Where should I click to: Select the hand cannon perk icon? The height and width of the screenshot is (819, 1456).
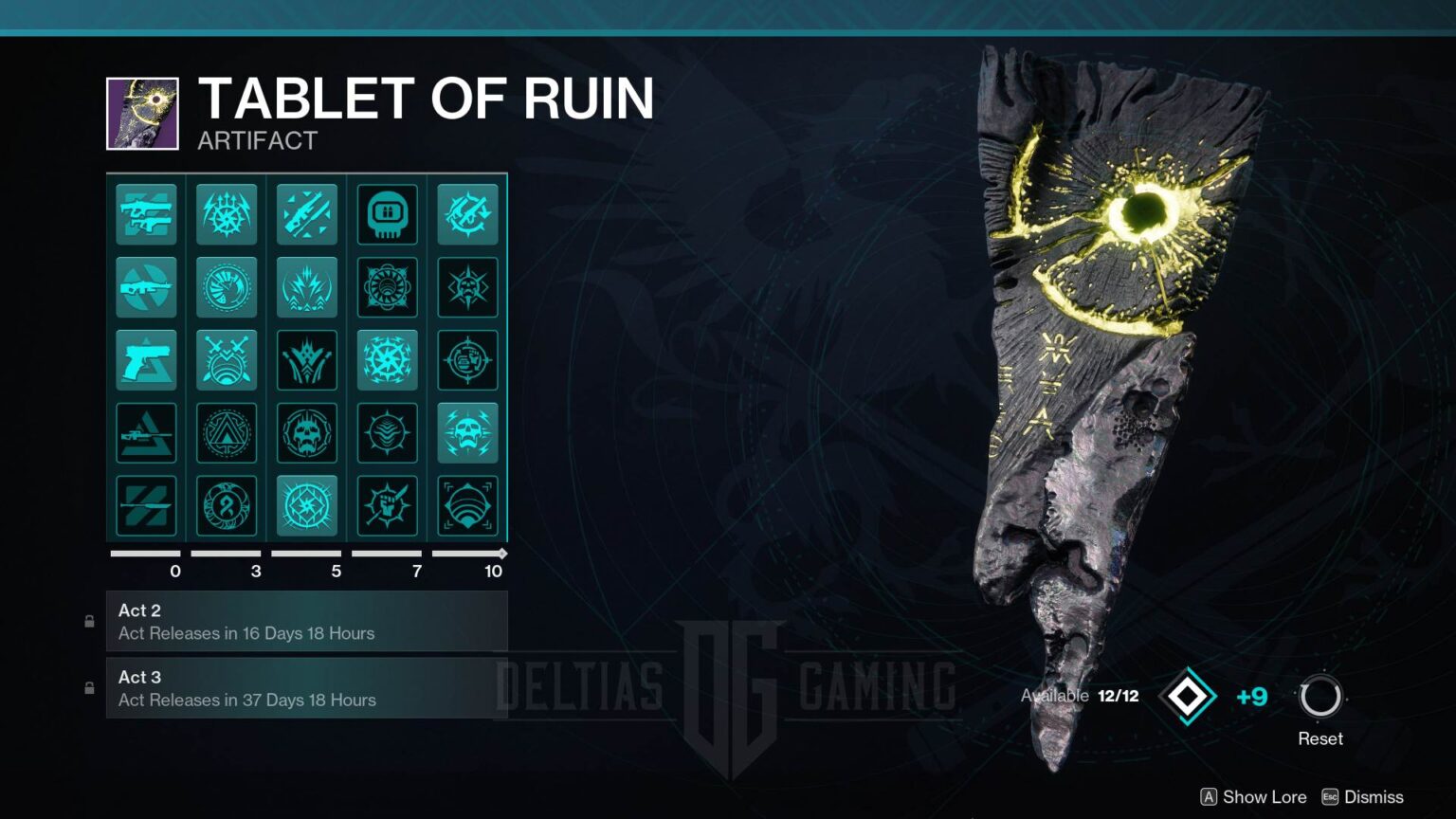point(146,360)
